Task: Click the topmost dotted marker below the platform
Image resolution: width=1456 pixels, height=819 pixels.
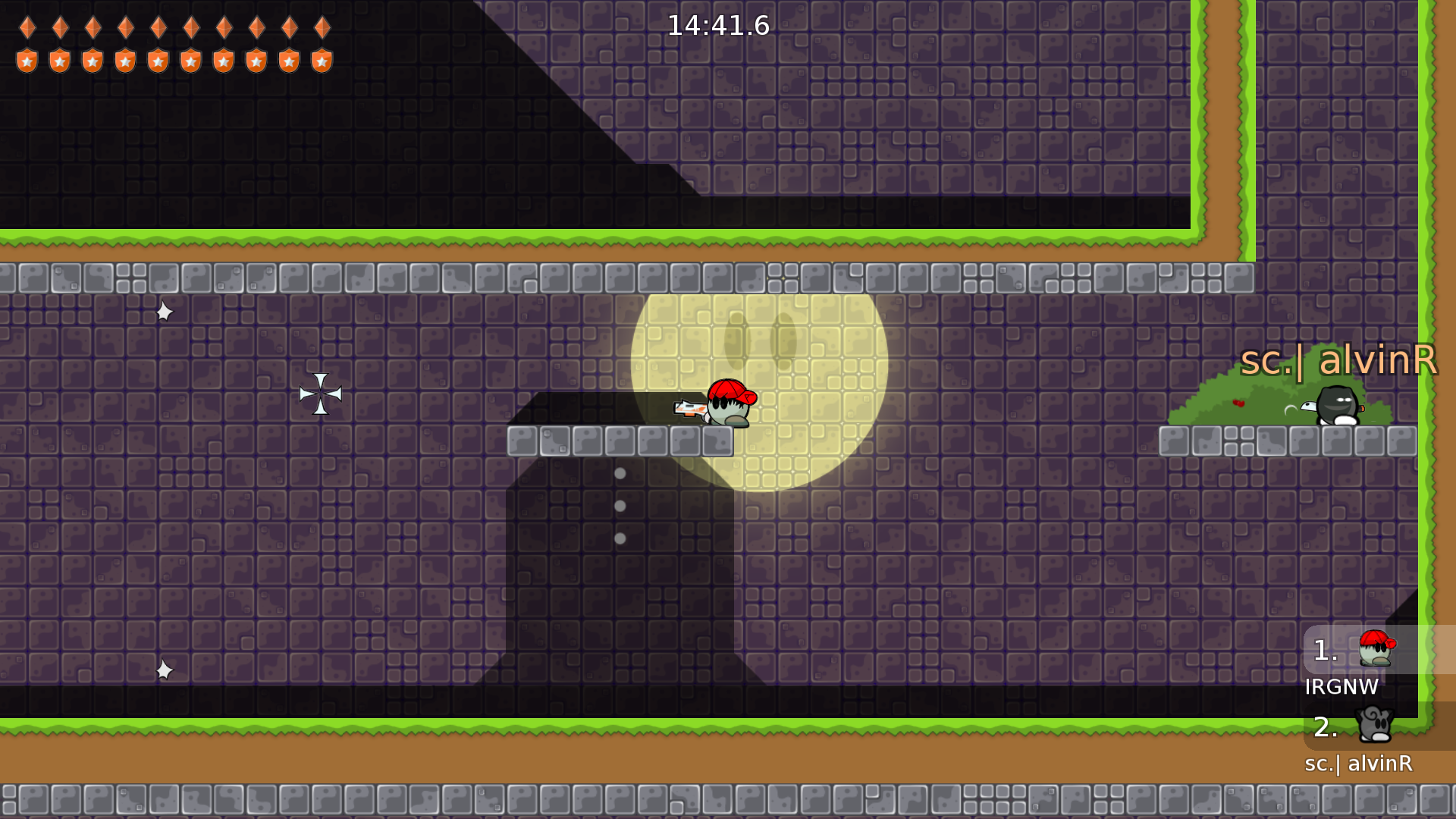Action: click(x=620, y=475)
